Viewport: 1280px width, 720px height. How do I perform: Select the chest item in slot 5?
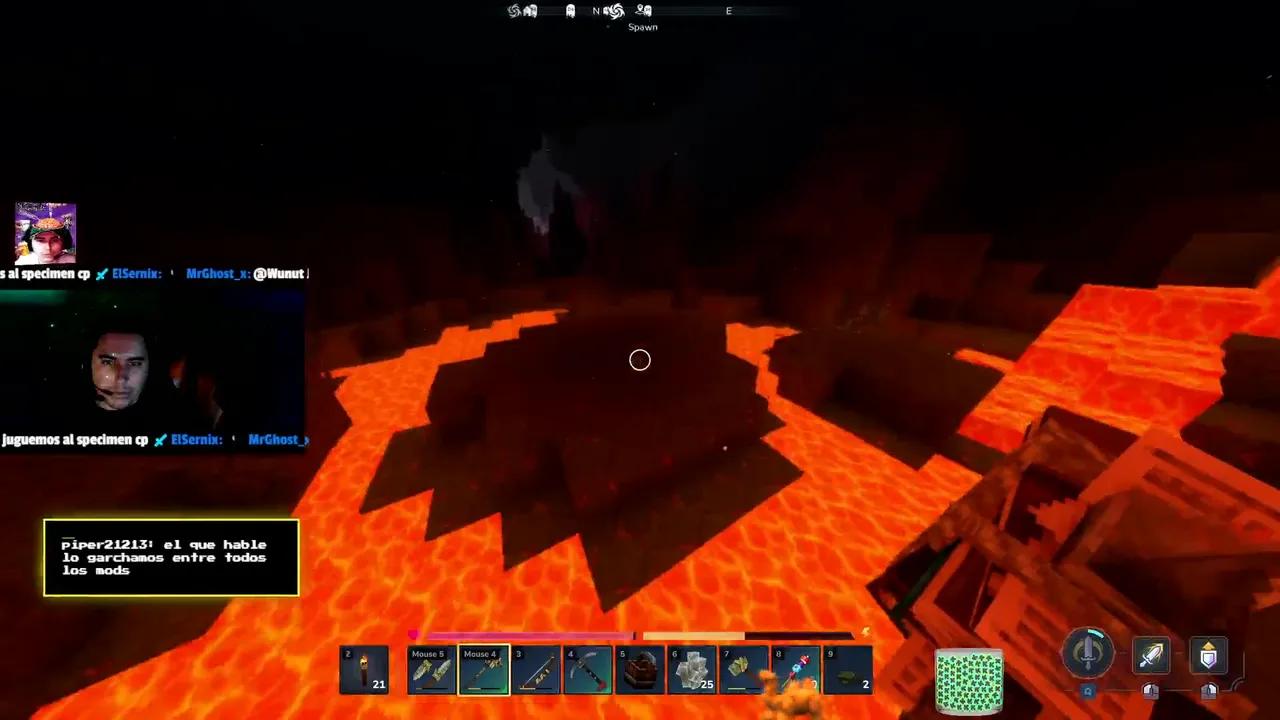640,669
